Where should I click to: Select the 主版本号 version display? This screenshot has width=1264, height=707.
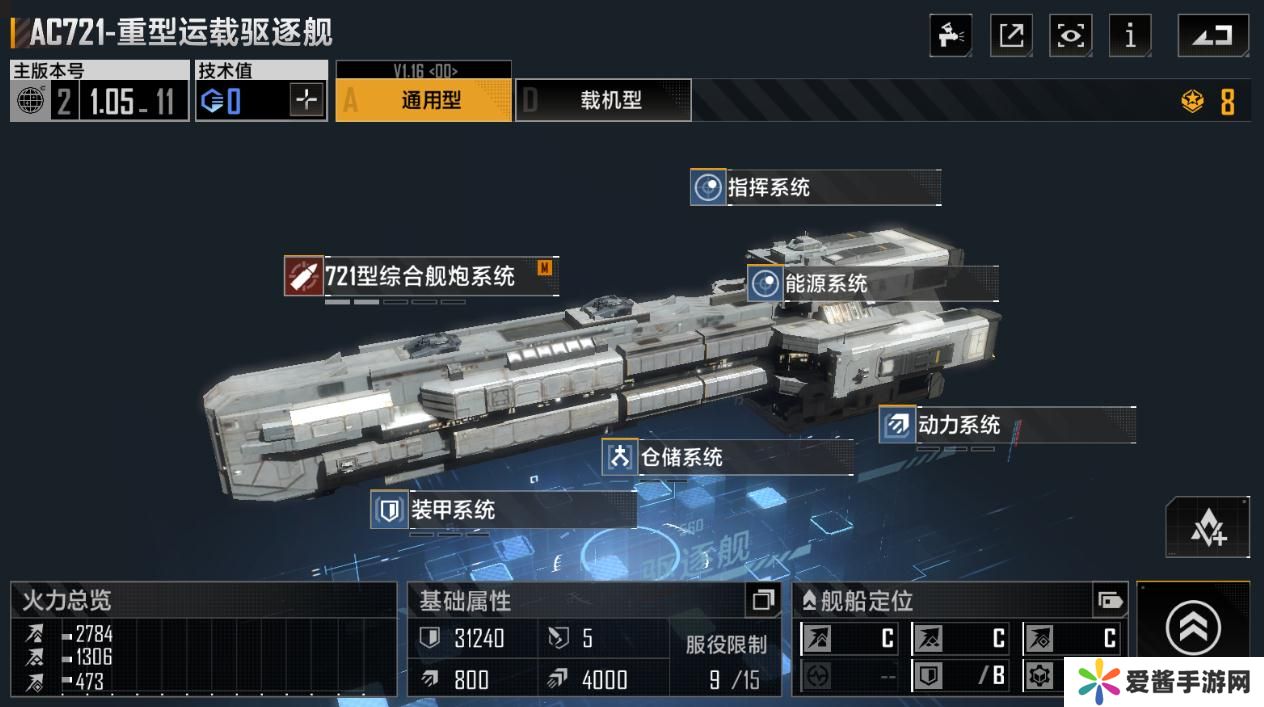click(99, 92)
